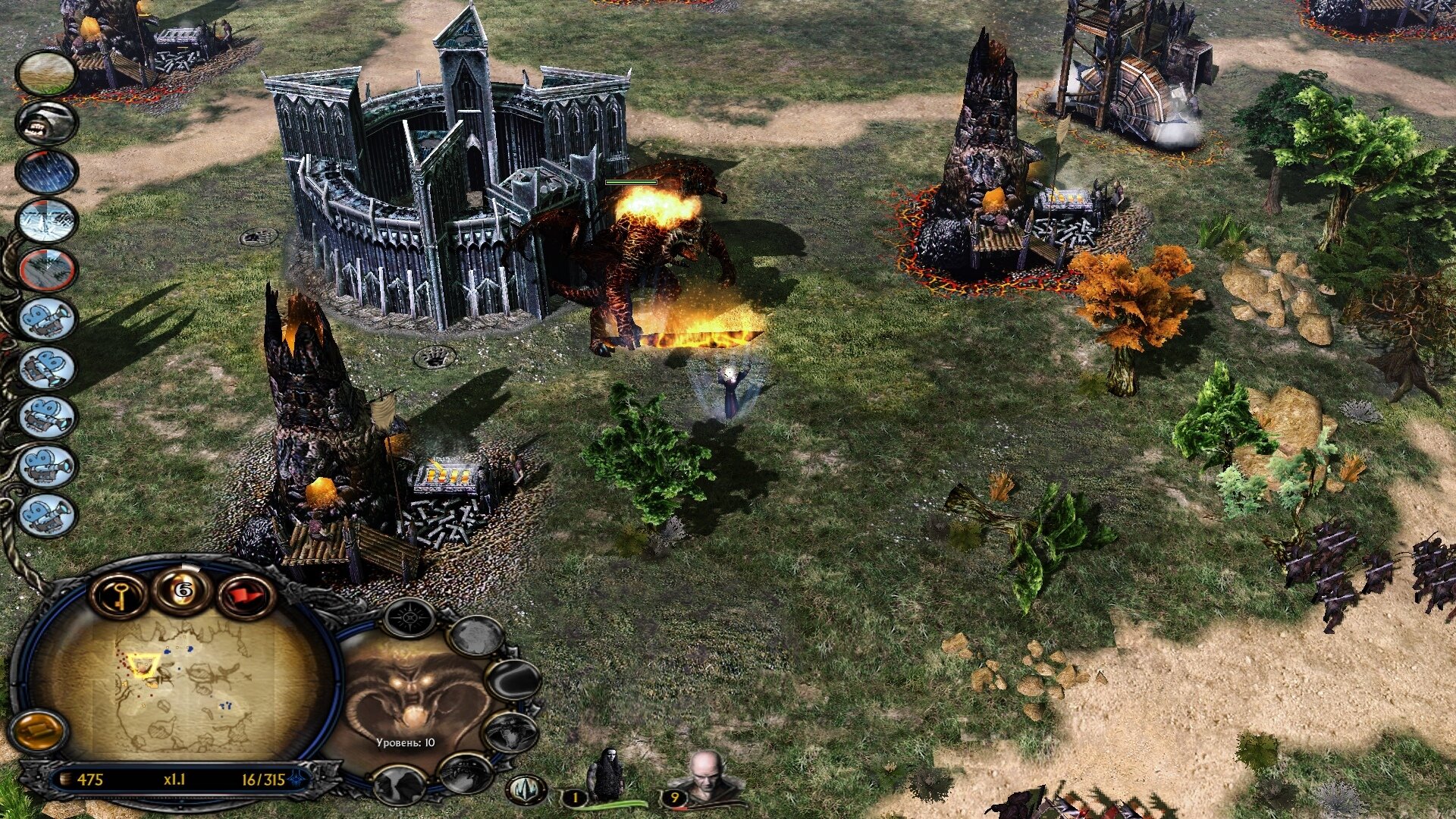Activate the spiked crown button beside hero portraits
The width and height of the screenshot is (1456, 819).
[x=526, y=789]
